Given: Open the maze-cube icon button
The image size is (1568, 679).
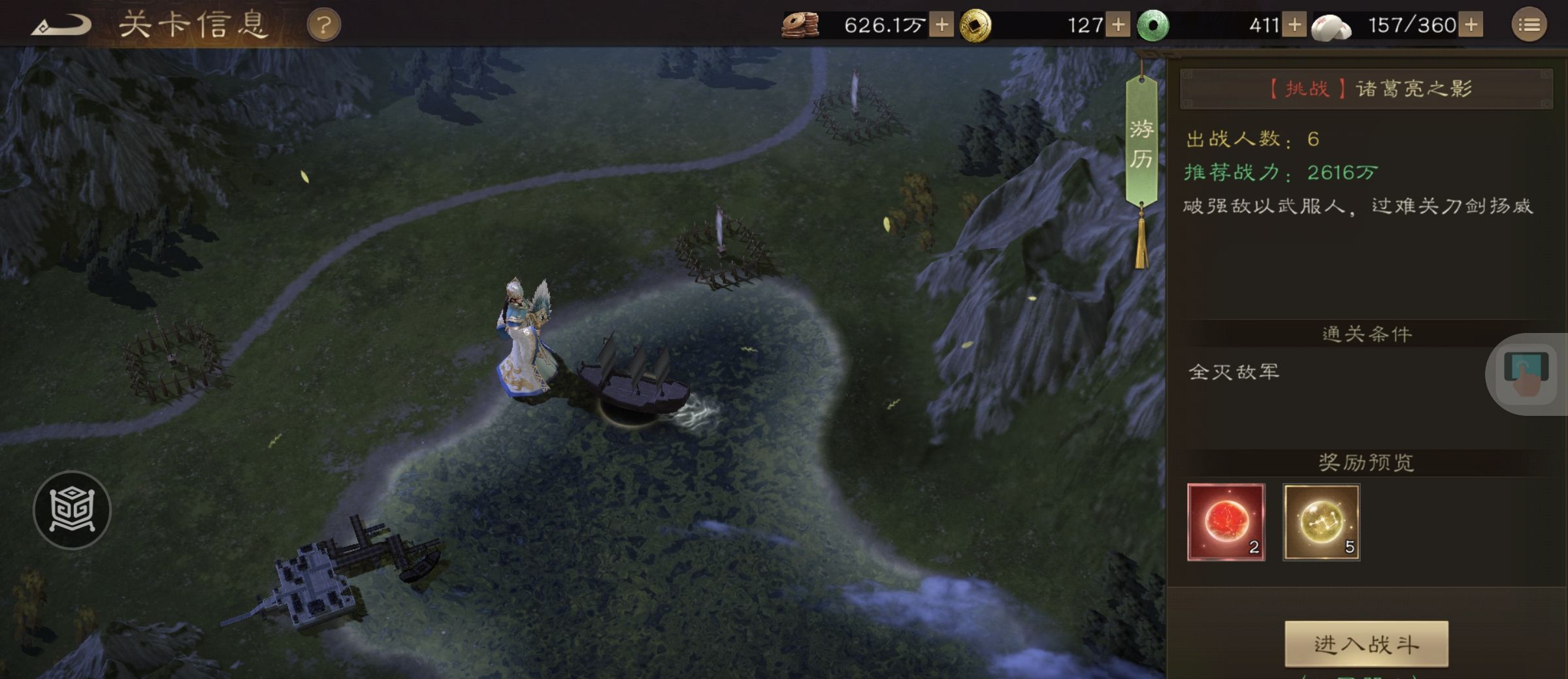Looking at the screenshot, I should coord(72,510).
